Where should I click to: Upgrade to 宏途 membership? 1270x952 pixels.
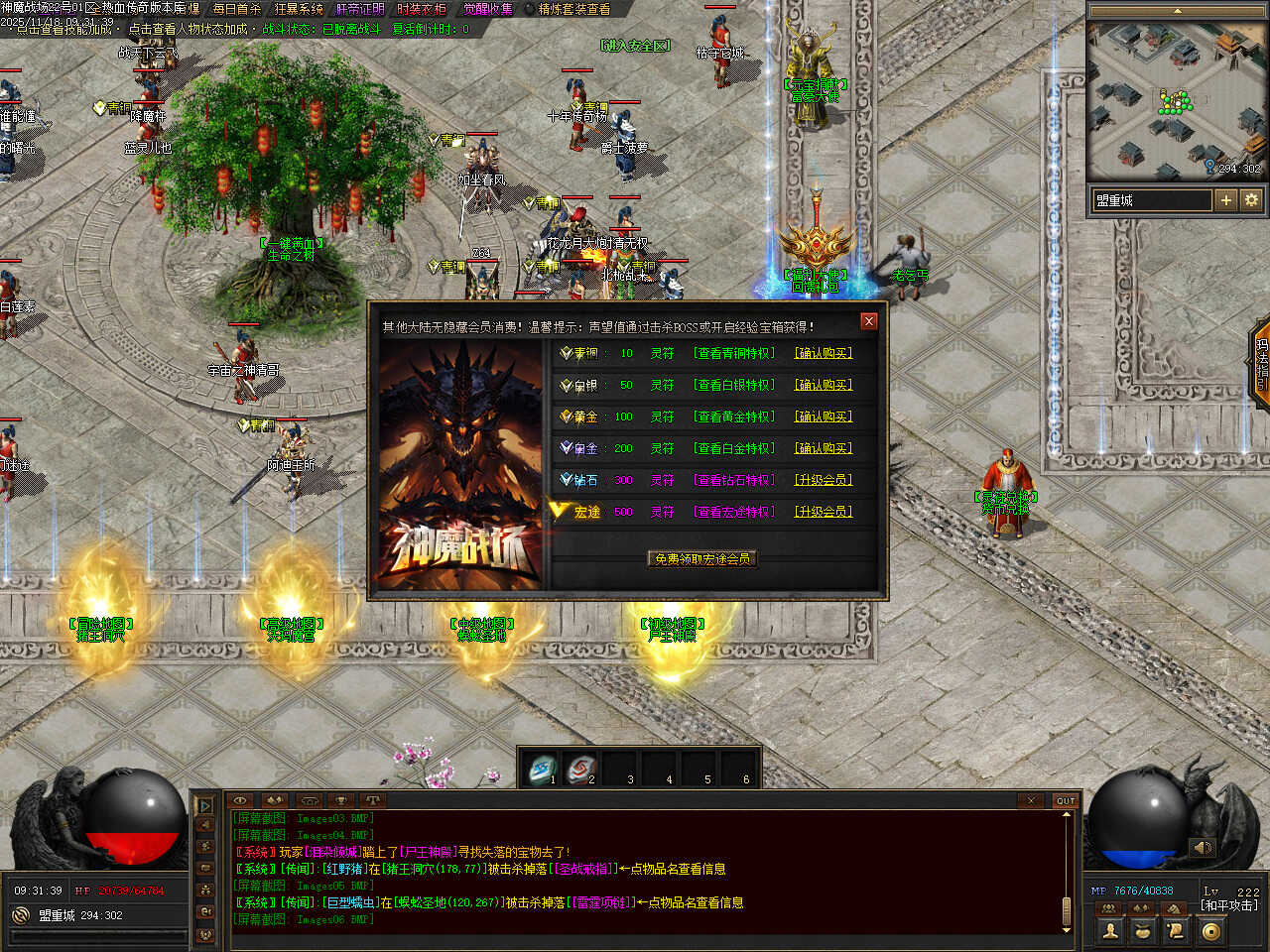tap(823, 512)
